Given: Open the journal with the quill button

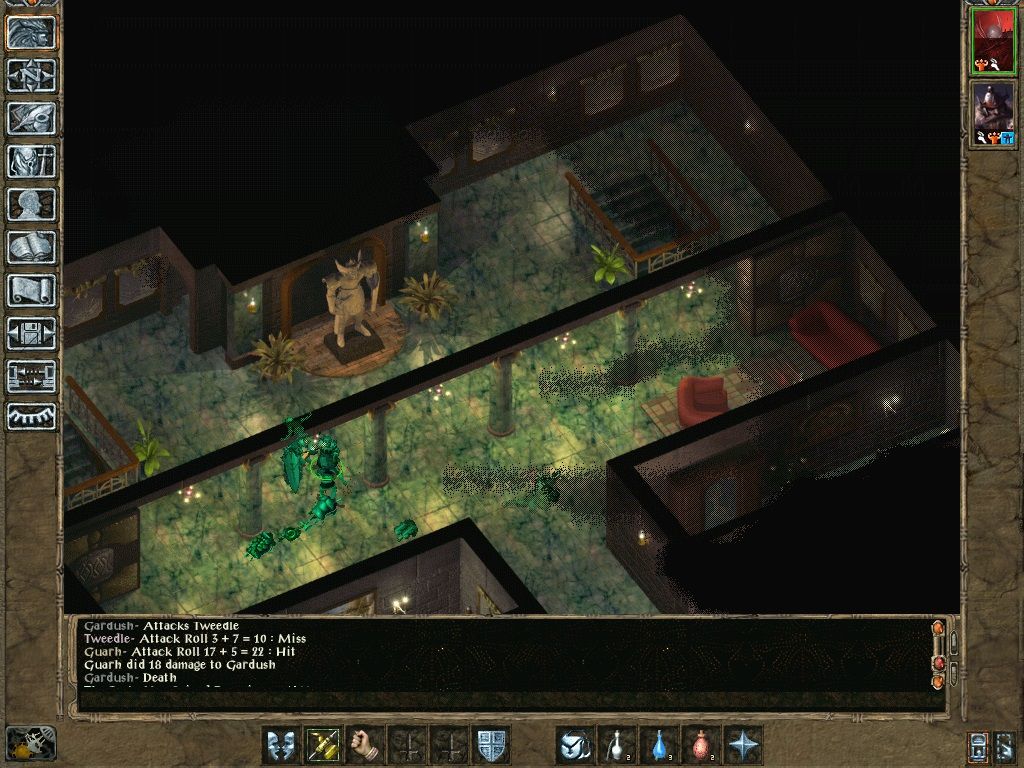Looking at the screenshot, I should coord(32,118).
